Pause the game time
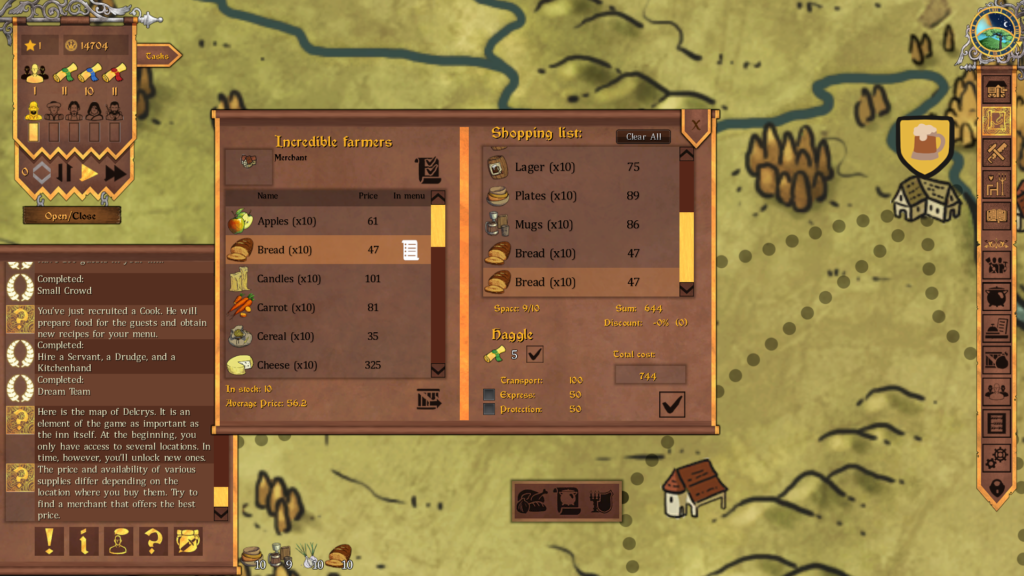The image size is (1024, 576). [64, 173]
